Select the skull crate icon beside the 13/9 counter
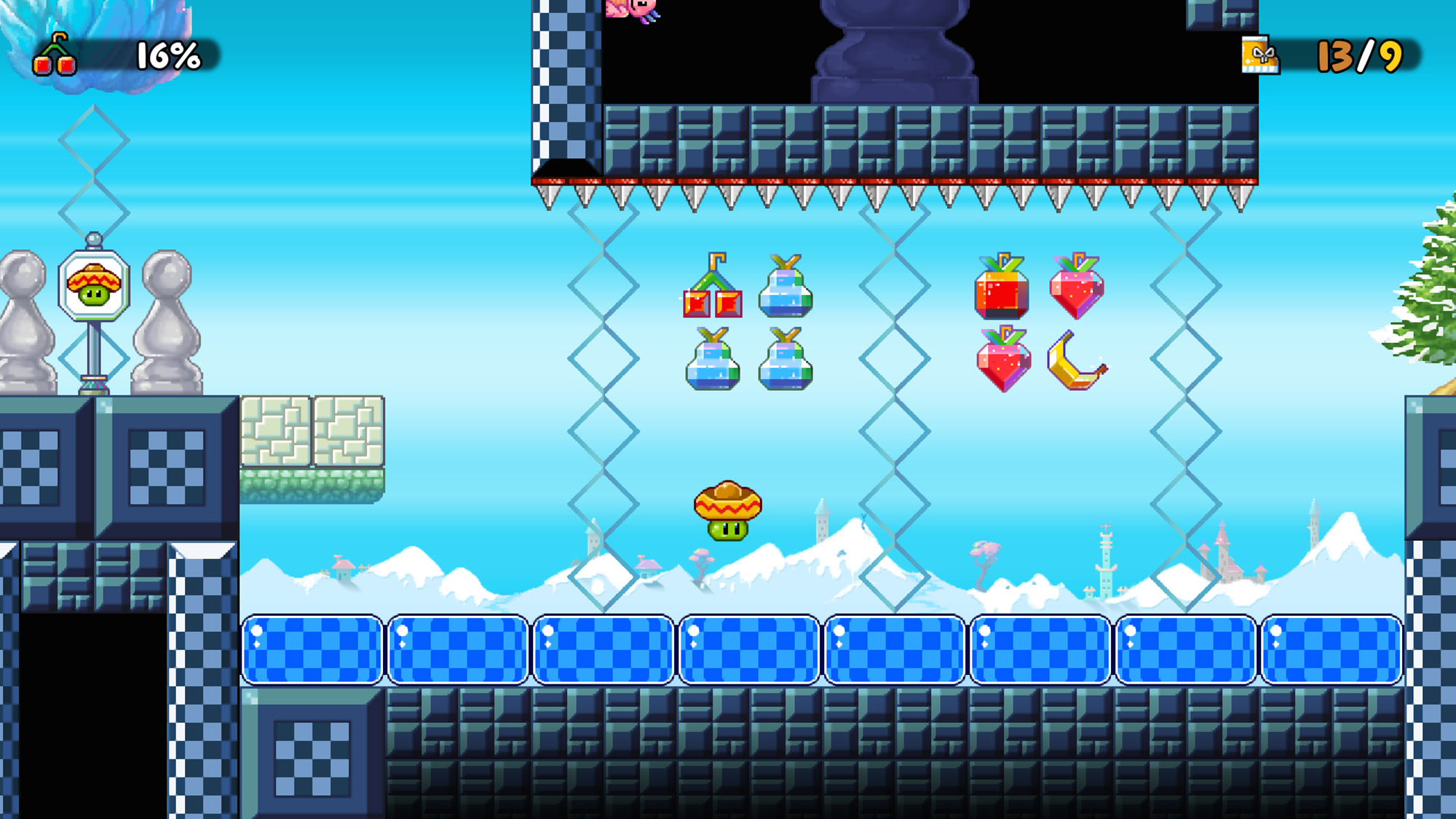The width and height of the screenshot is (1456, 819). 1261,55
